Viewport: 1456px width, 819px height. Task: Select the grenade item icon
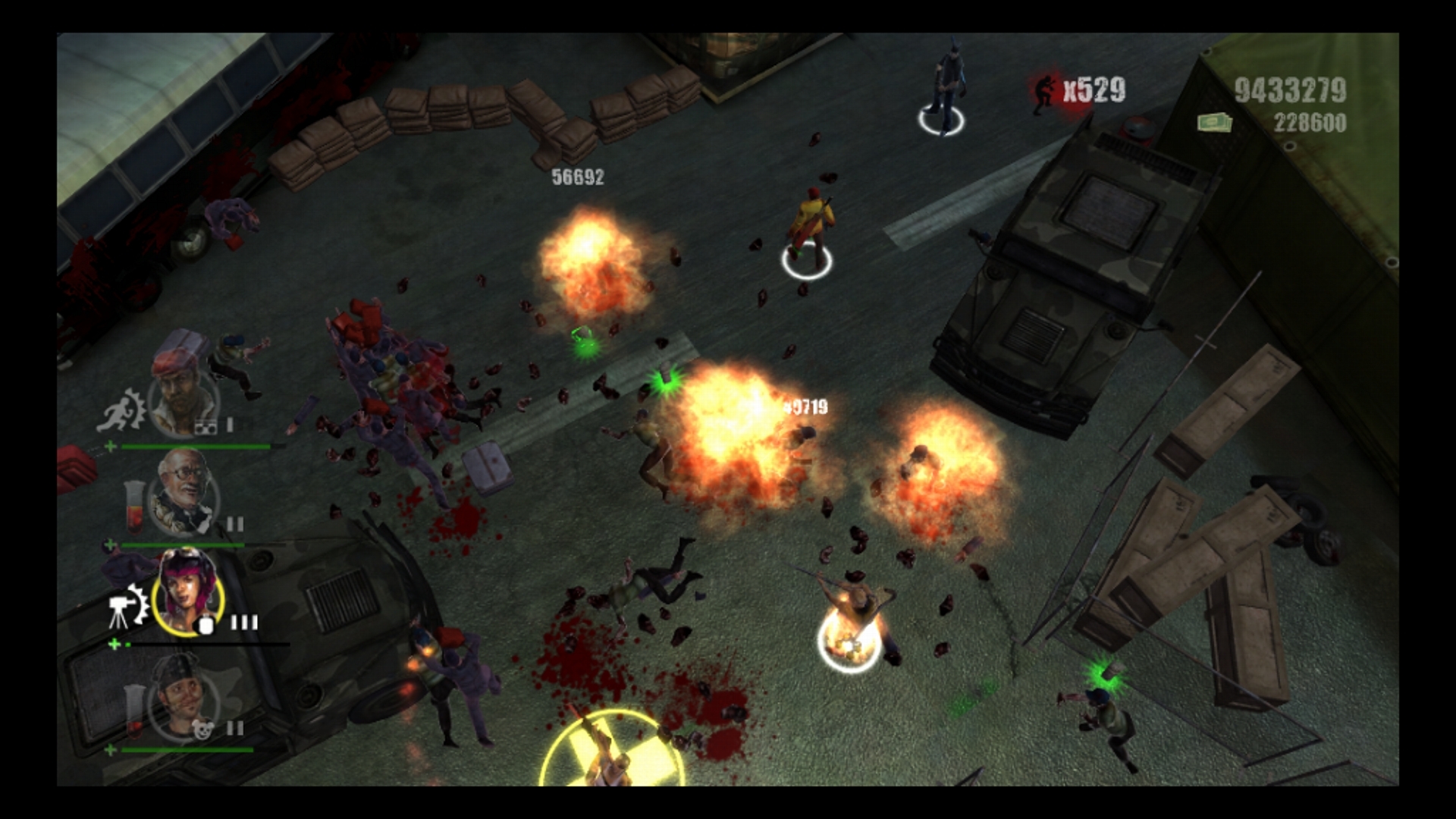[204, 625]
